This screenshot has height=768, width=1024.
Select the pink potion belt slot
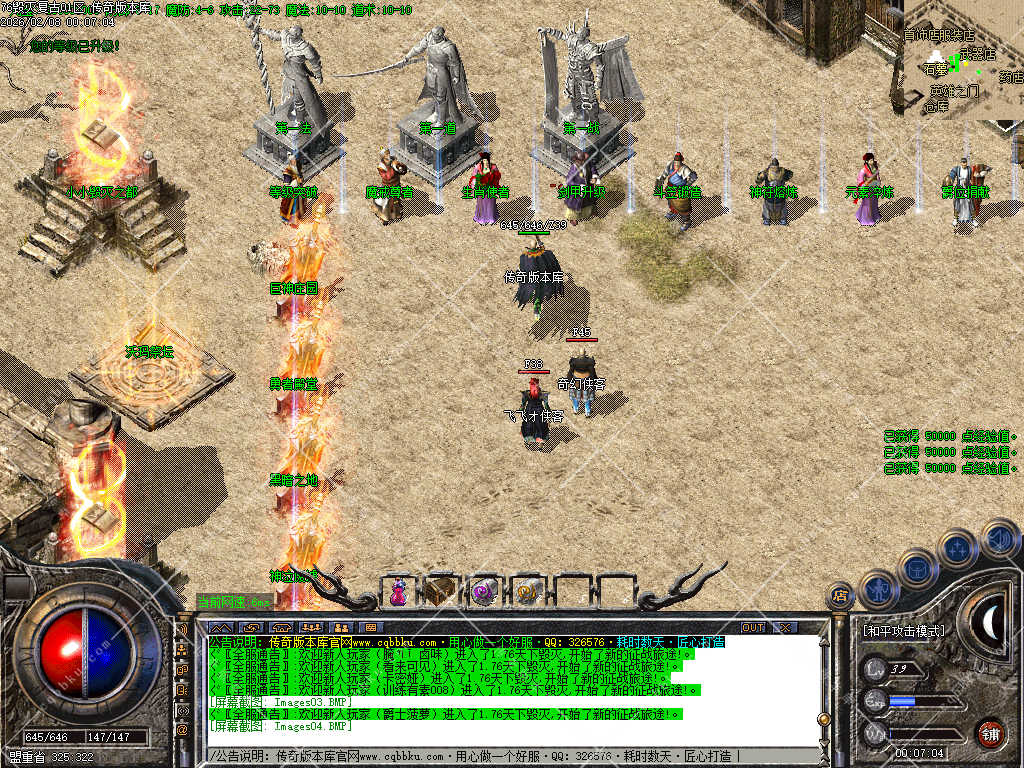(399, 591)
